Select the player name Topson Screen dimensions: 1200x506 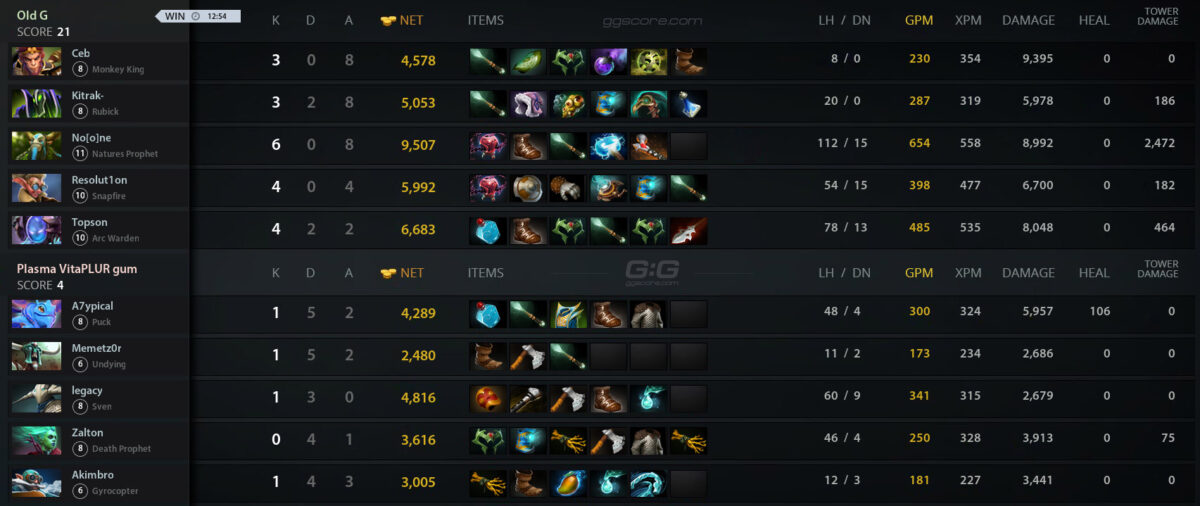click(89, 222)
